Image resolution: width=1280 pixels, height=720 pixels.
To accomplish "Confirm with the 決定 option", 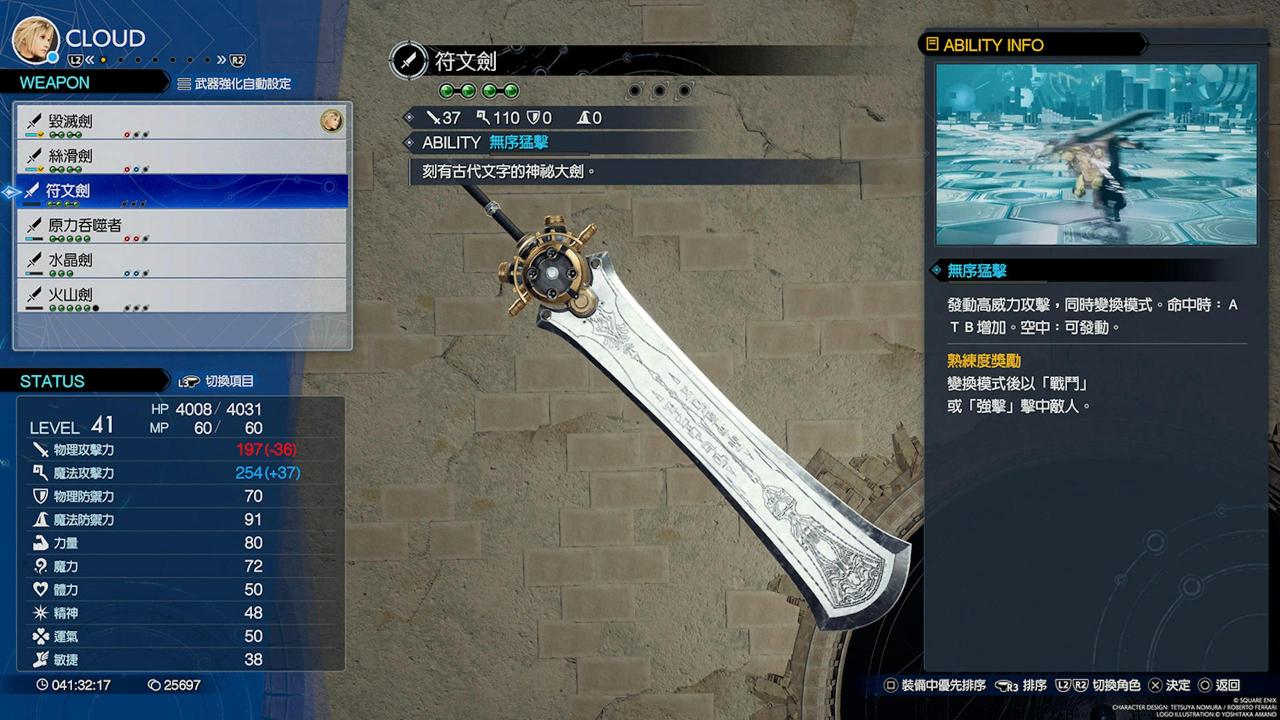I will coord(1170,686).
